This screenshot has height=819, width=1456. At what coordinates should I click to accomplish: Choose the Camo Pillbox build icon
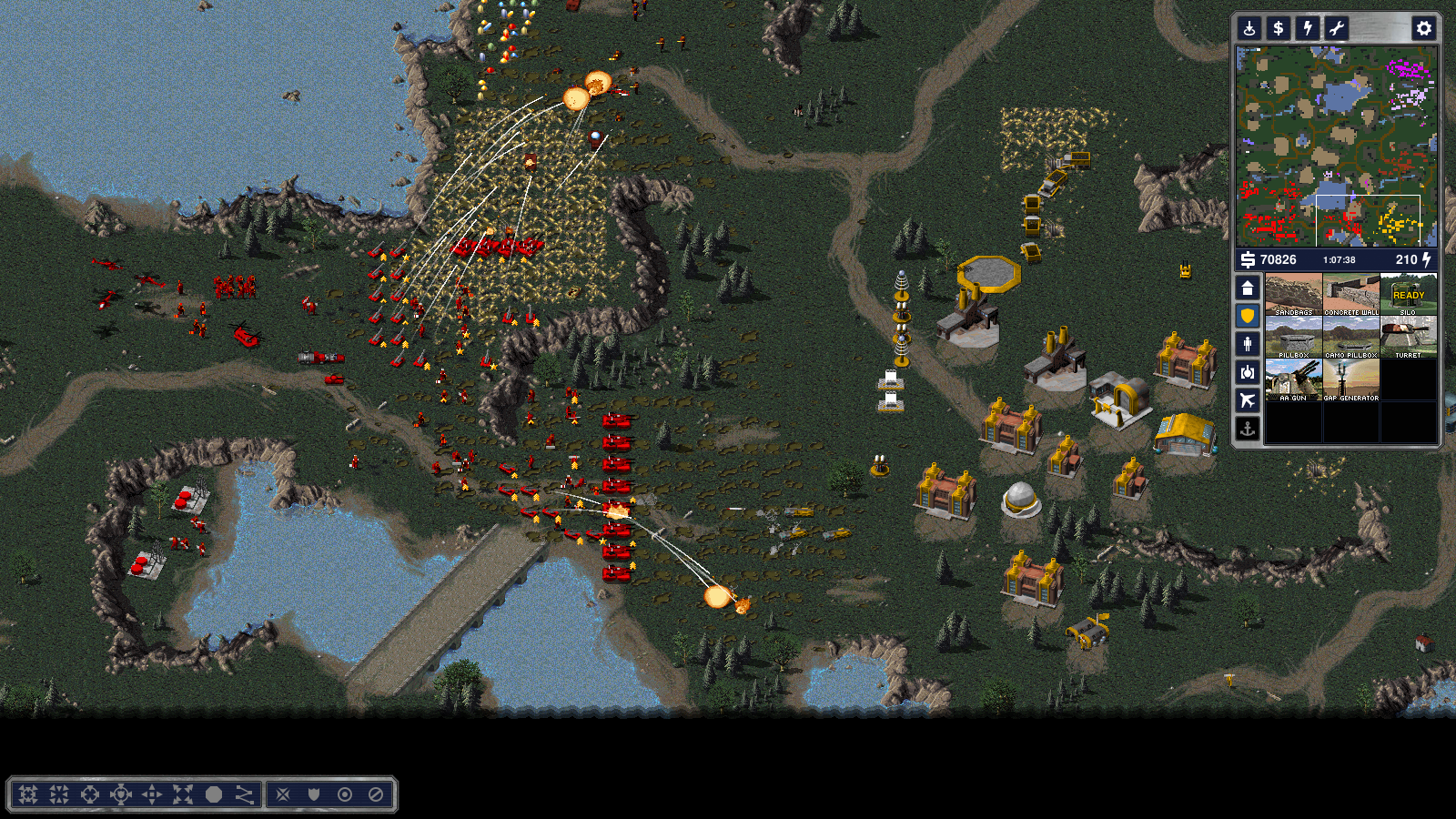pos(1350,337)
